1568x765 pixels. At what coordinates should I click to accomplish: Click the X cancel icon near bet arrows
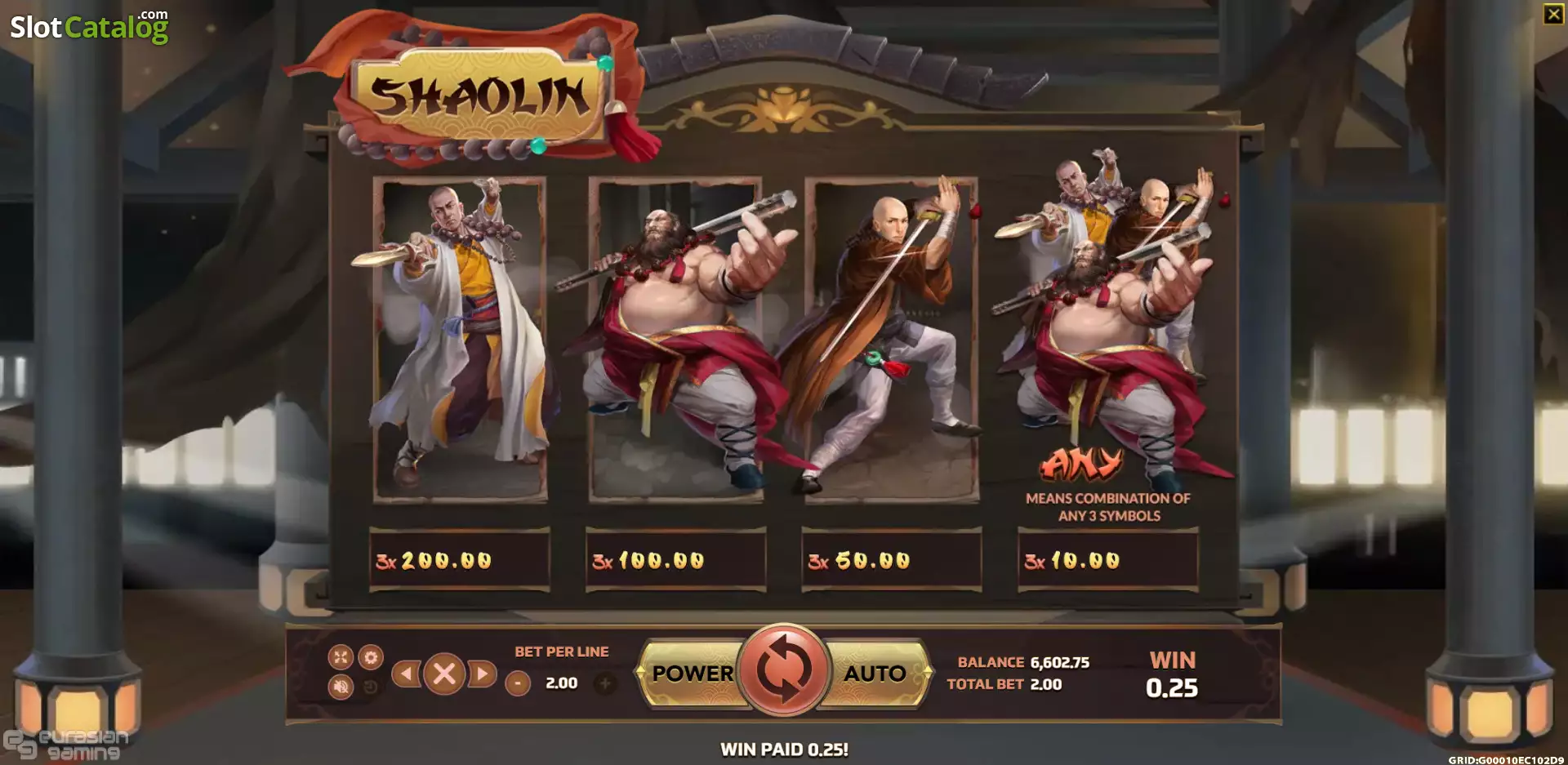445,673
